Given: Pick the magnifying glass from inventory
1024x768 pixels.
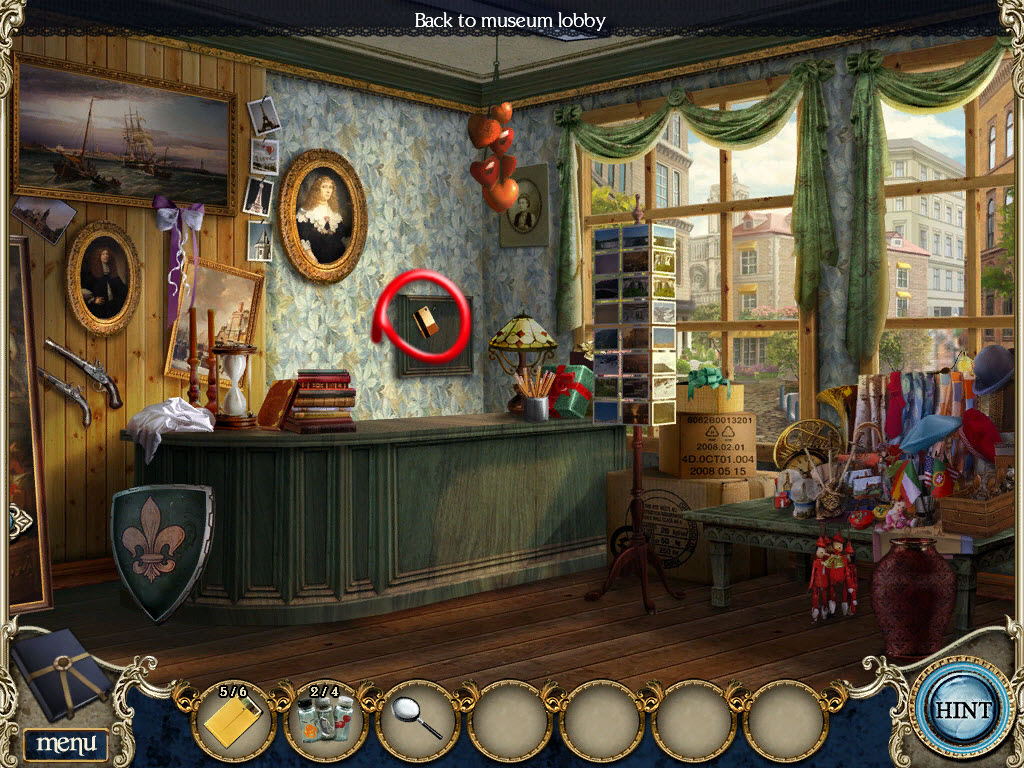Looking at the screenshot, I should [417, 720].
